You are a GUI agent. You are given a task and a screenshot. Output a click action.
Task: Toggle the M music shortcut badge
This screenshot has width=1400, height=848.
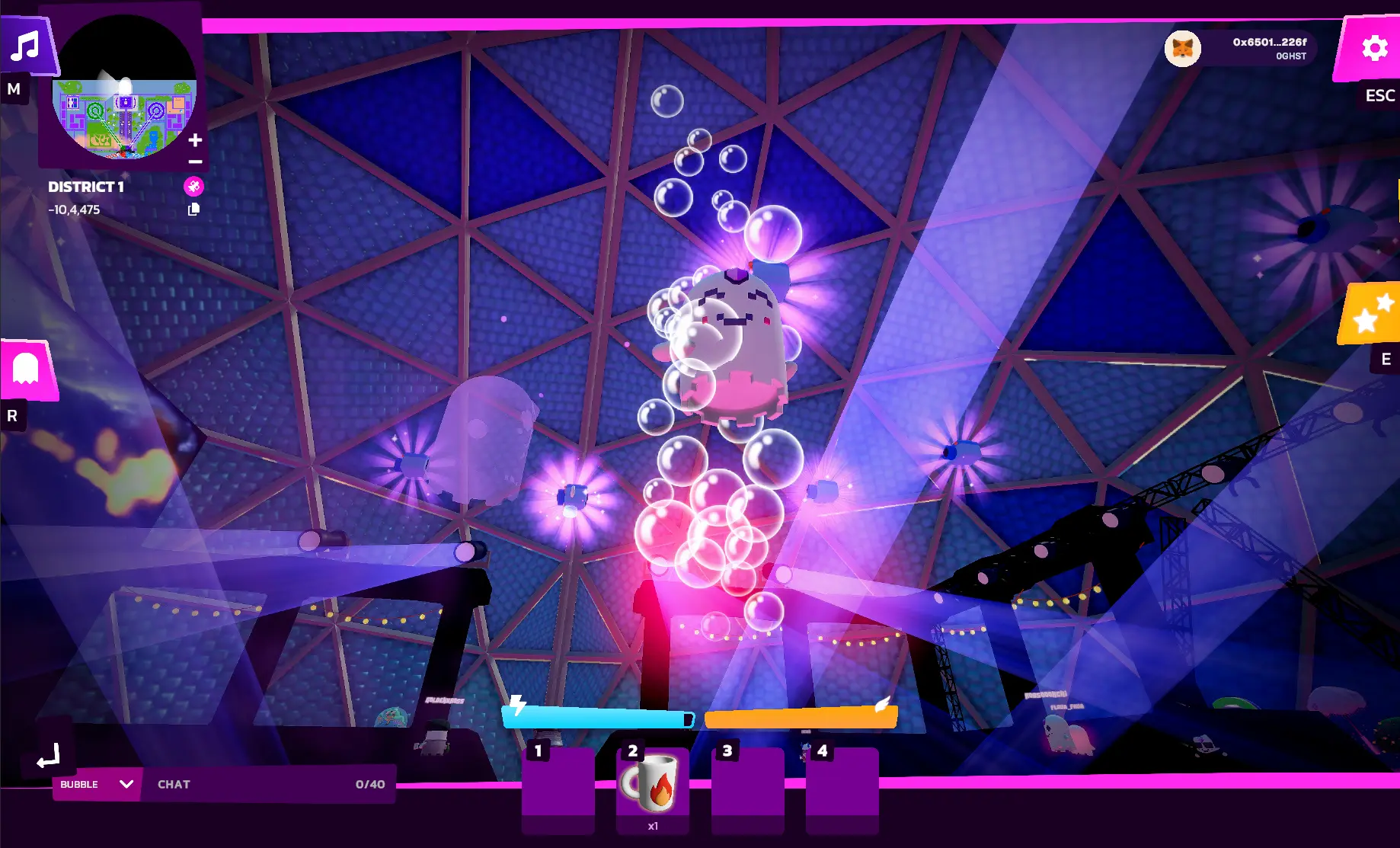(13, 89)
